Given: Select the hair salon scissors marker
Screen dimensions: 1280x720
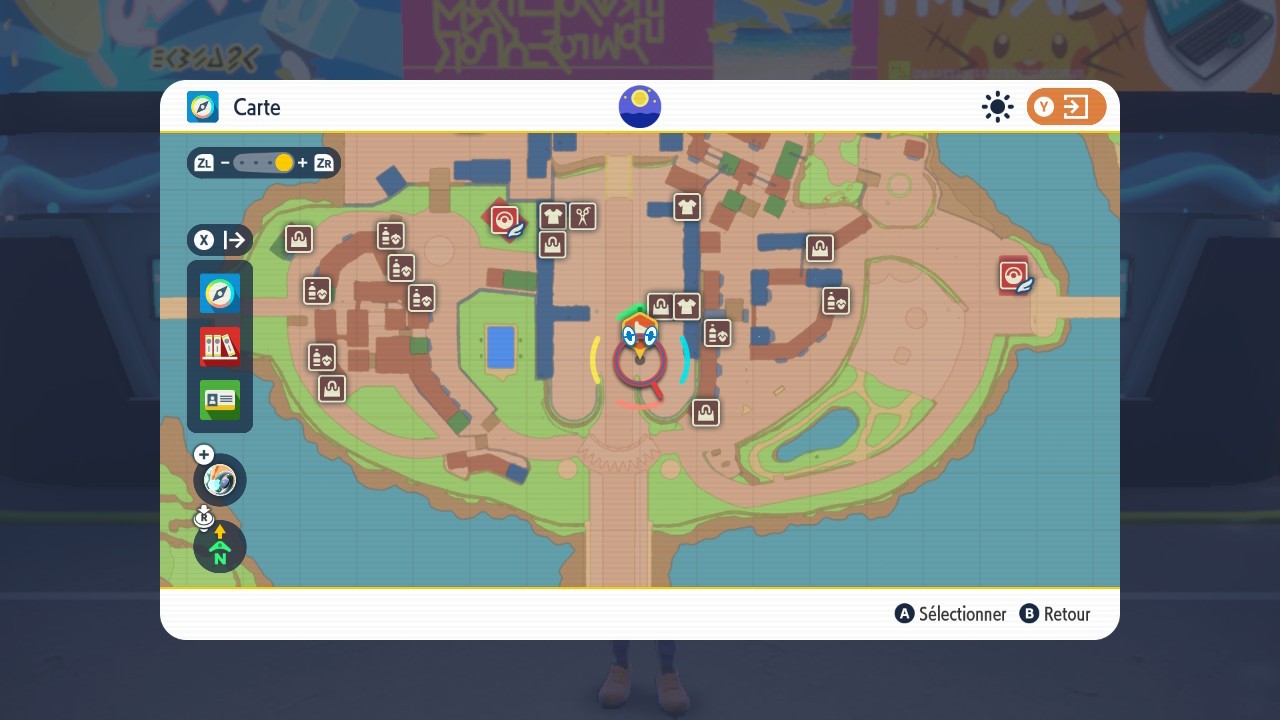Looking at the screenshot, I should tap(583, 216).
